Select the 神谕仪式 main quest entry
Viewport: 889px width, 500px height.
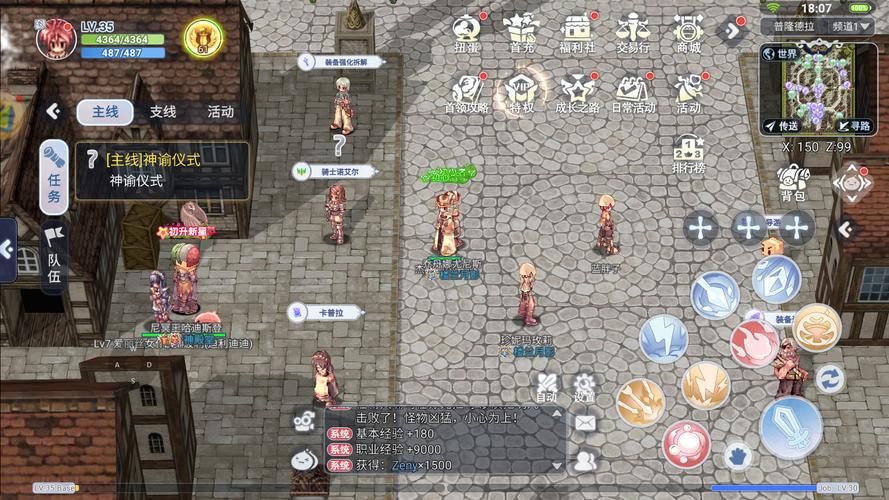click(x=162, y=170)
